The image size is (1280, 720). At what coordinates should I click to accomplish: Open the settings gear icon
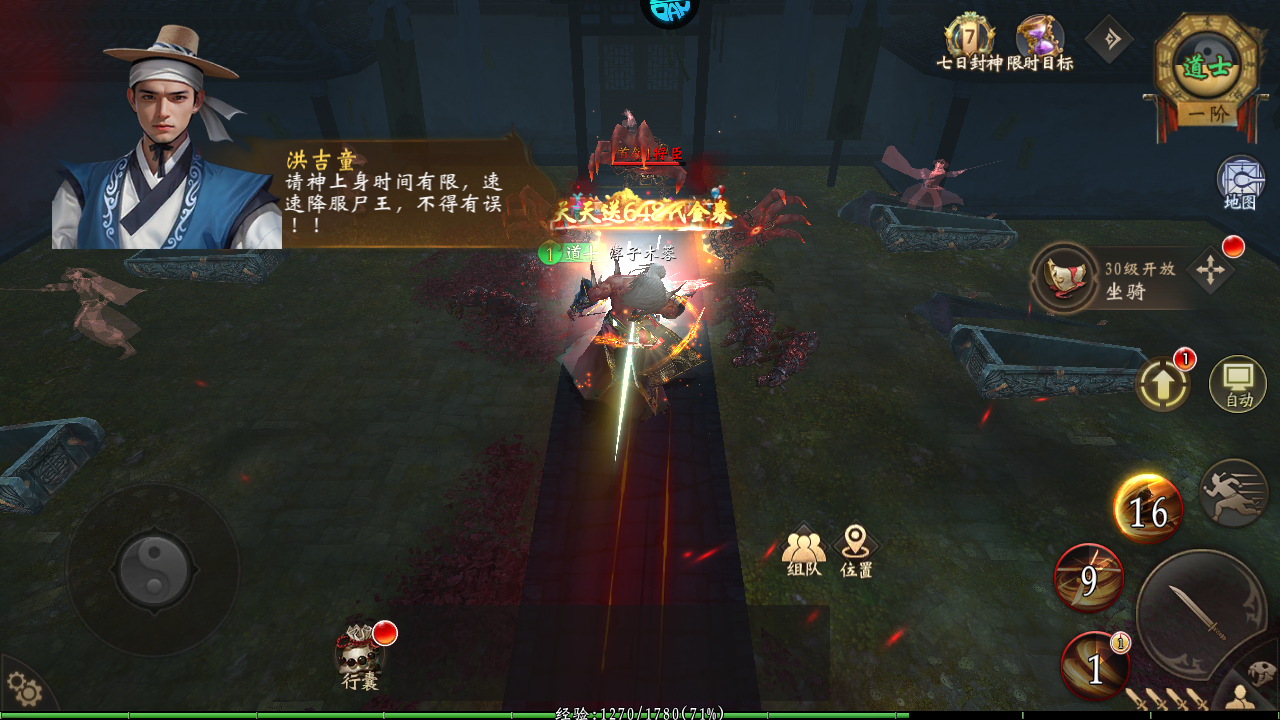[x=25, y=690]
